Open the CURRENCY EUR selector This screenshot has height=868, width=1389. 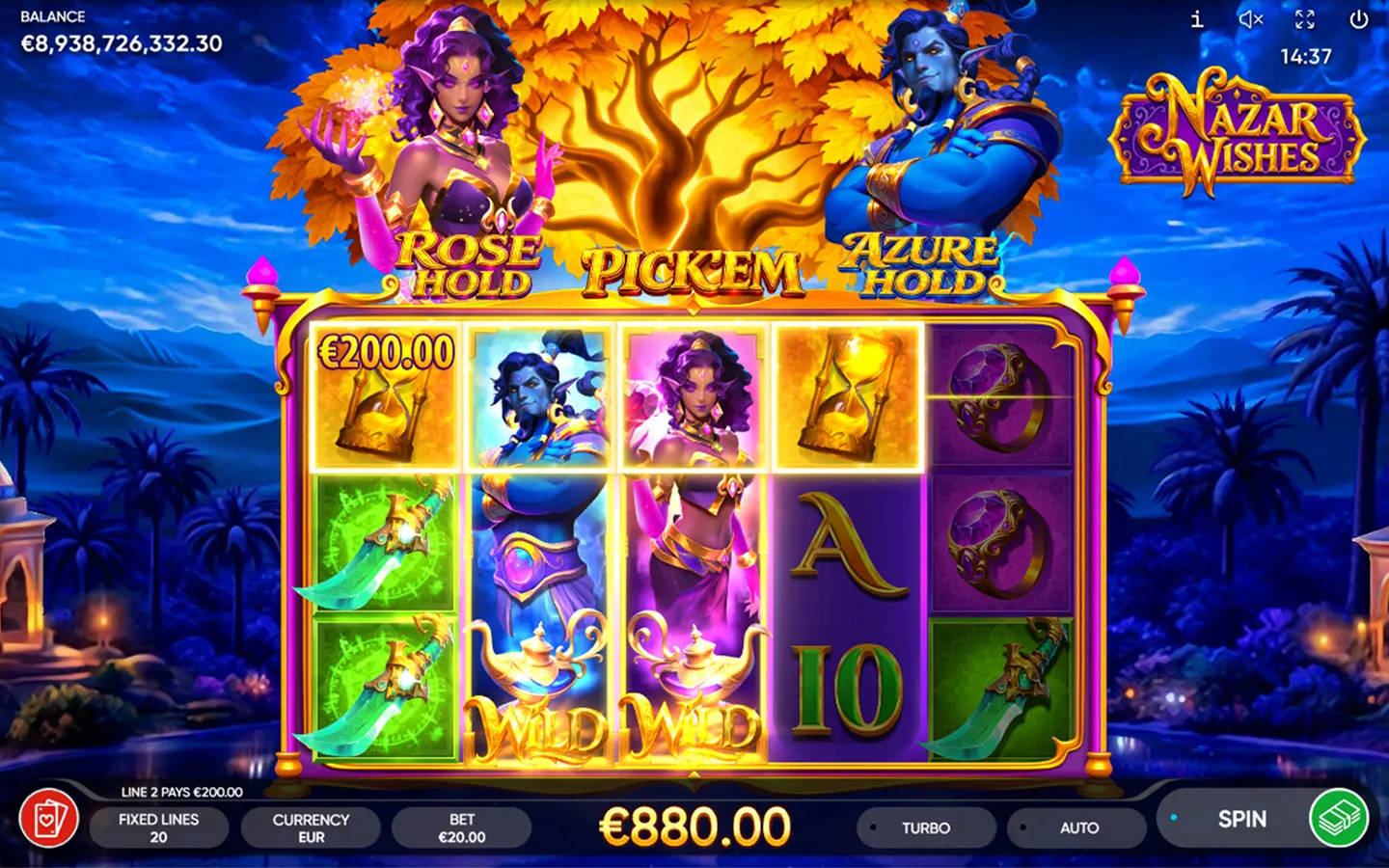coord(310,827)
